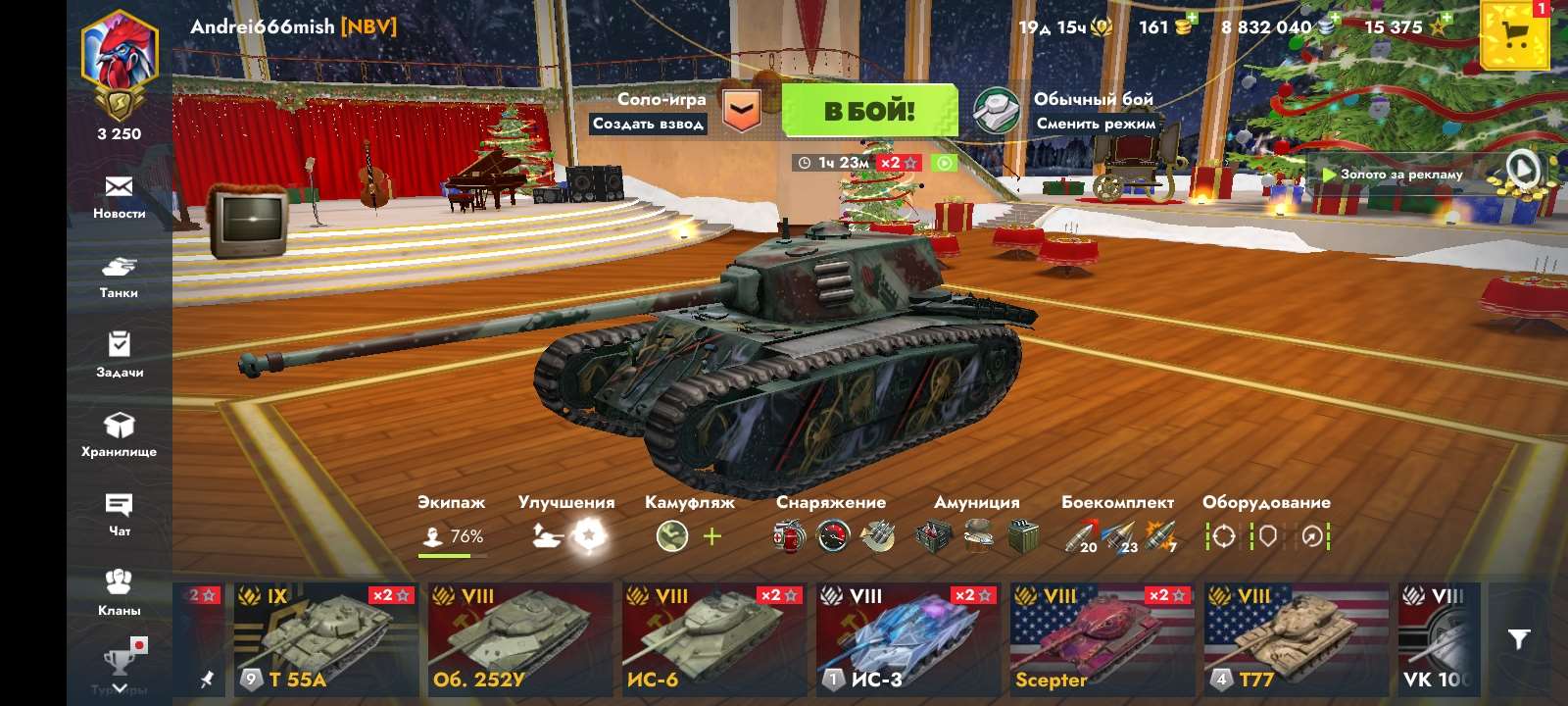The image size is (1568, 706).
Task: Open the Tanks (Танки) list in sidebar
Action: (x=120, y=273)
